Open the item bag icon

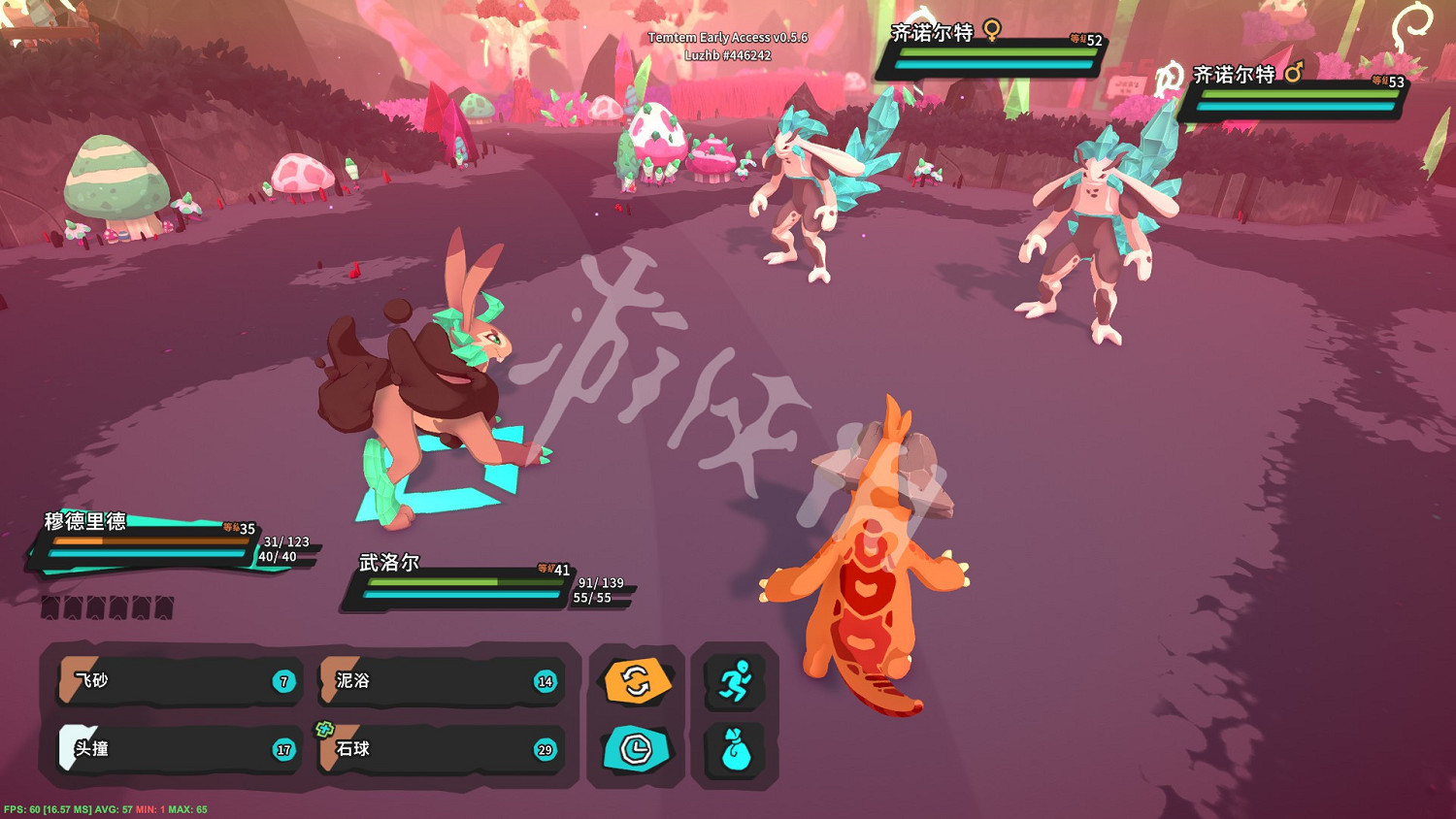(735, 751)
